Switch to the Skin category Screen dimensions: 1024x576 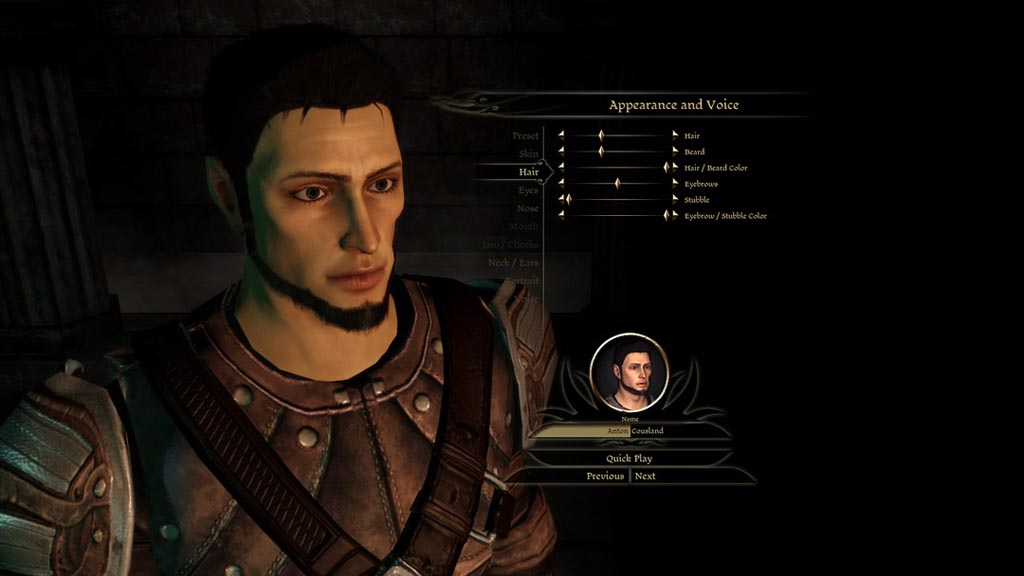pyautogui.click(x=528, y=154)
